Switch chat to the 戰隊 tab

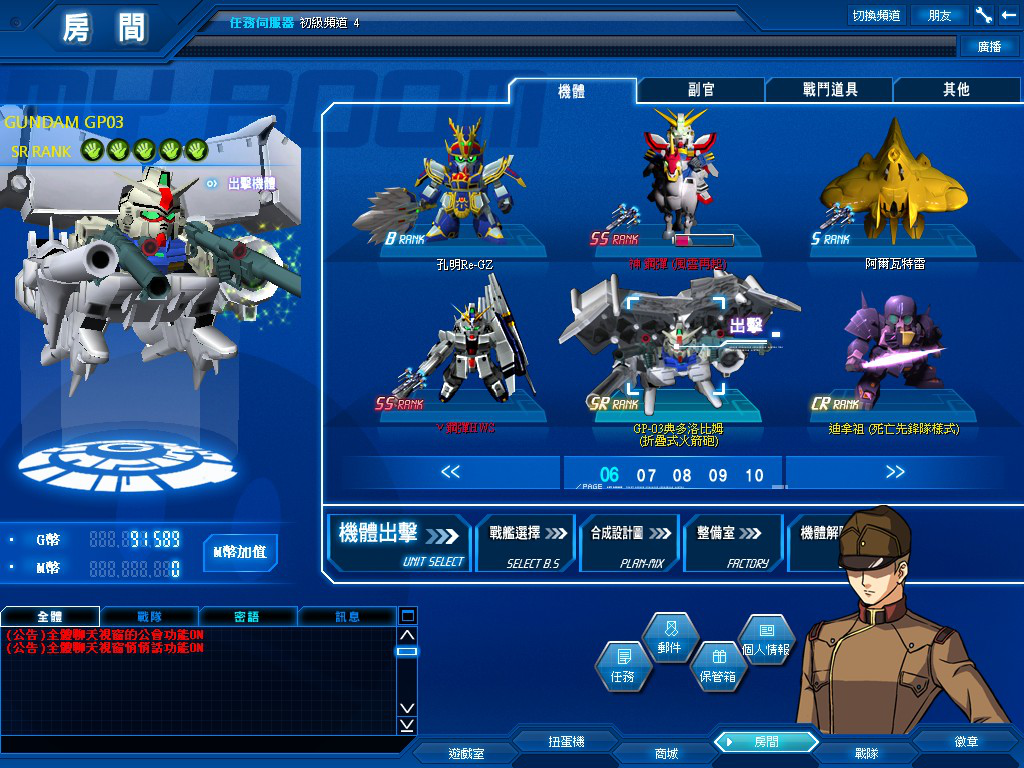[x=149, y=617]
